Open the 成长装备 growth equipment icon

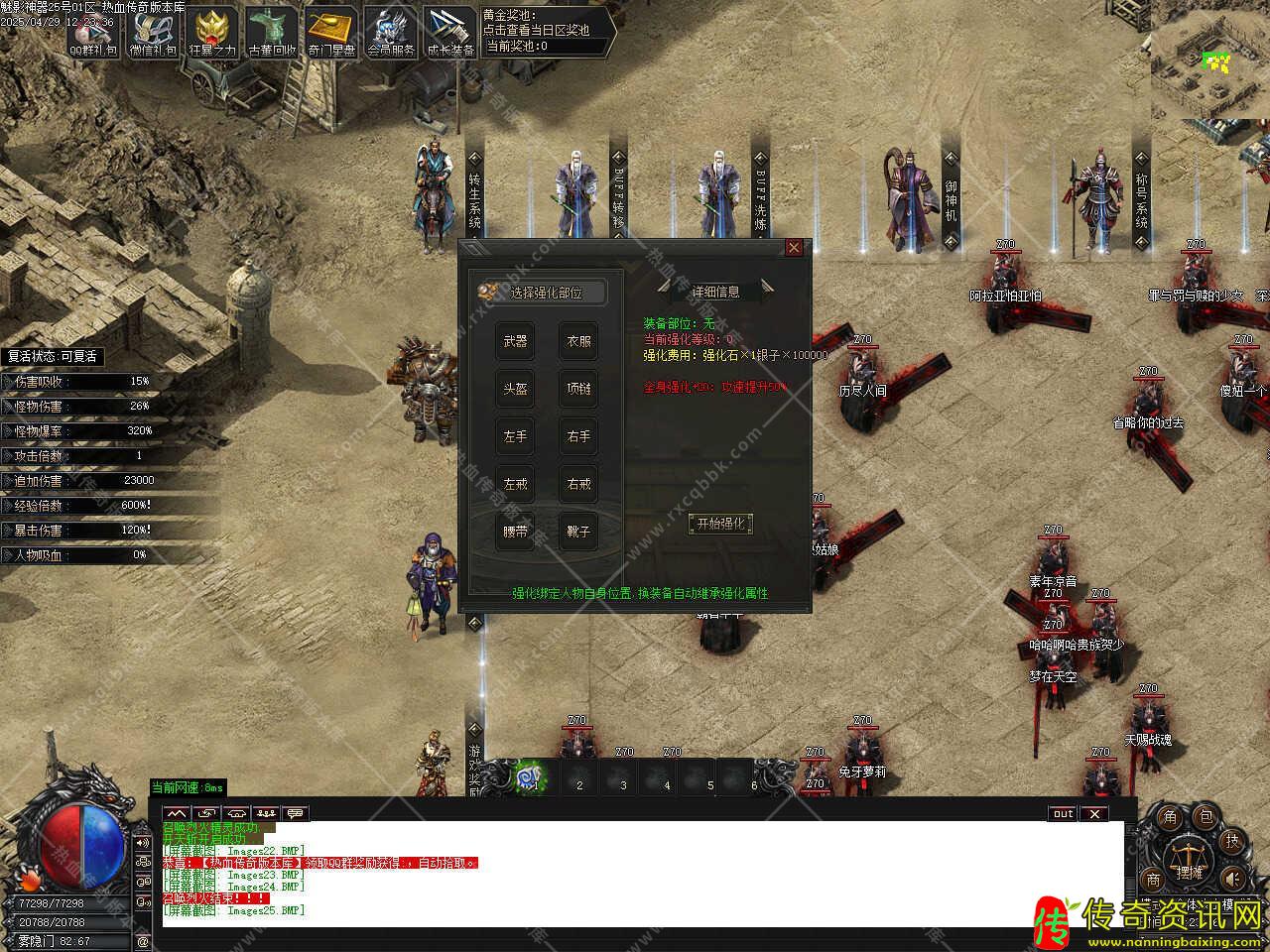[x=450, y=32]
